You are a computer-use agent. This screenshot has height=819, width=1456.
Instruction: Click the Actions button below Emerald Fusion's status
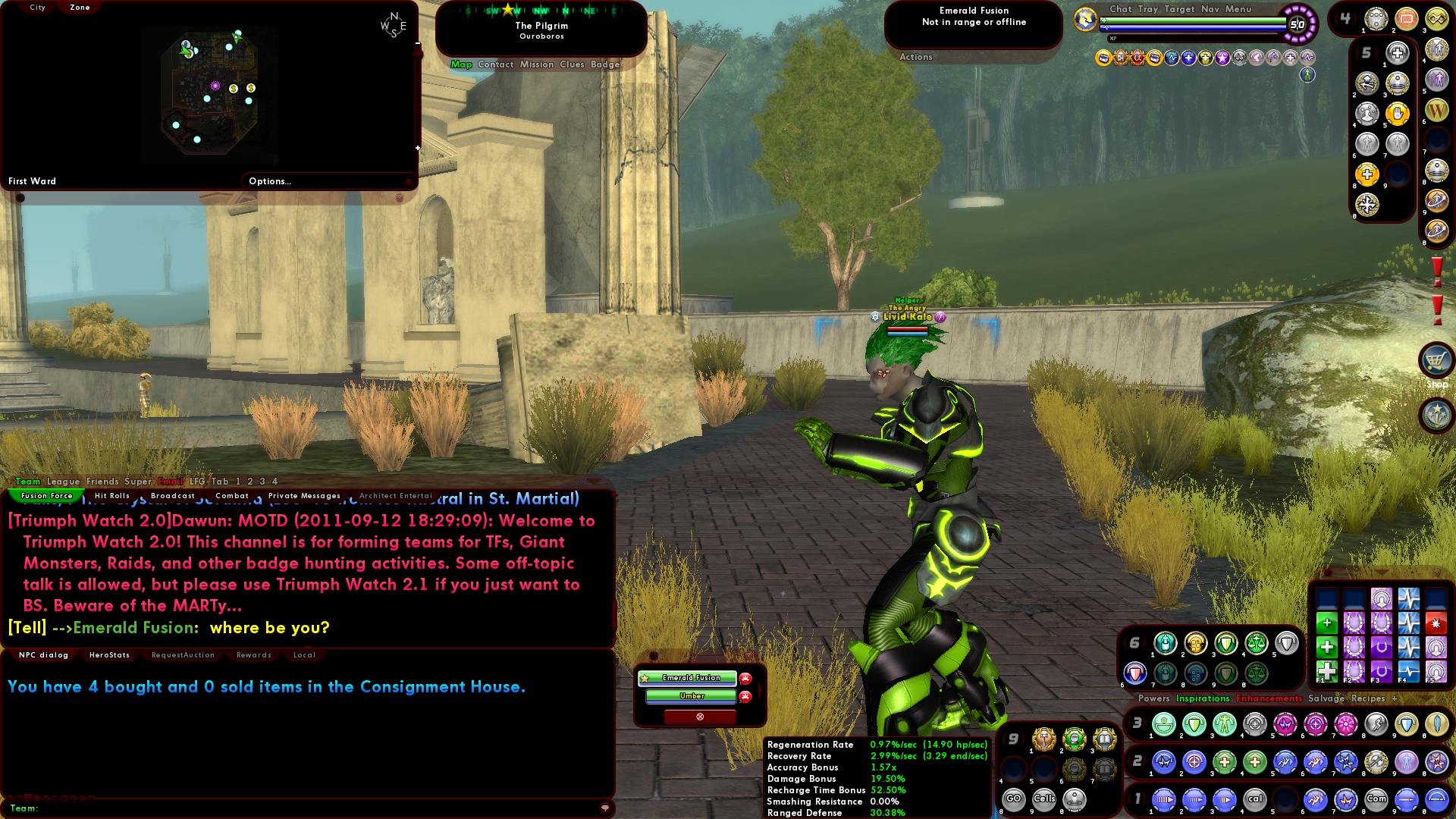pos(915,57)
